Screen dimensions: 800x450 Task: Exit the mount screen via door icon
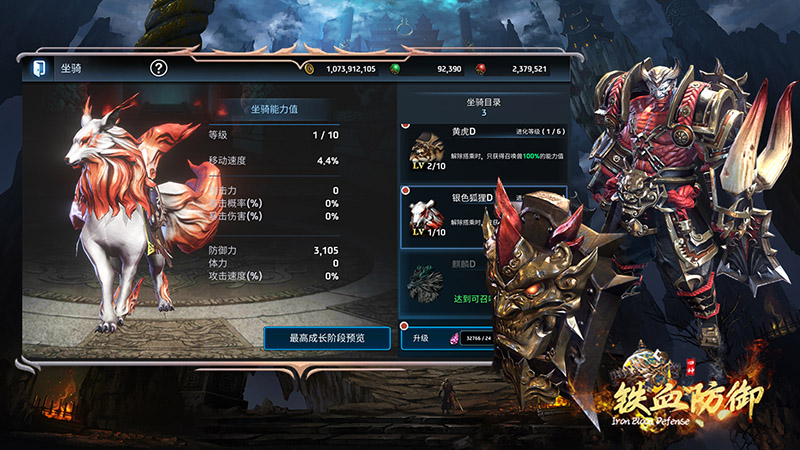(x=37, y=69)
